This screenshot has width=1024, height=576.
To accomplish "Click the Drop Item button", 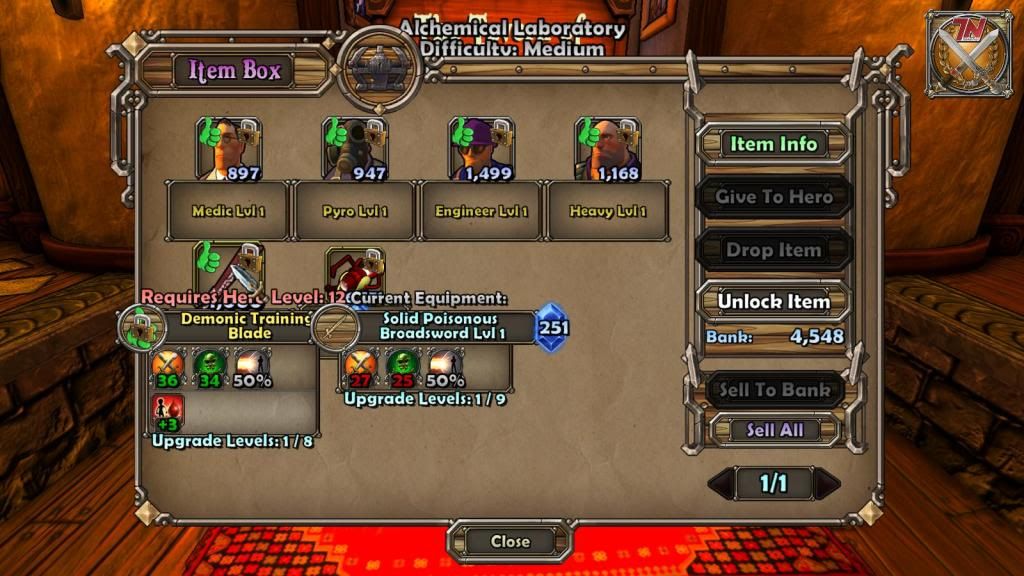I will [x=773, y=250].
